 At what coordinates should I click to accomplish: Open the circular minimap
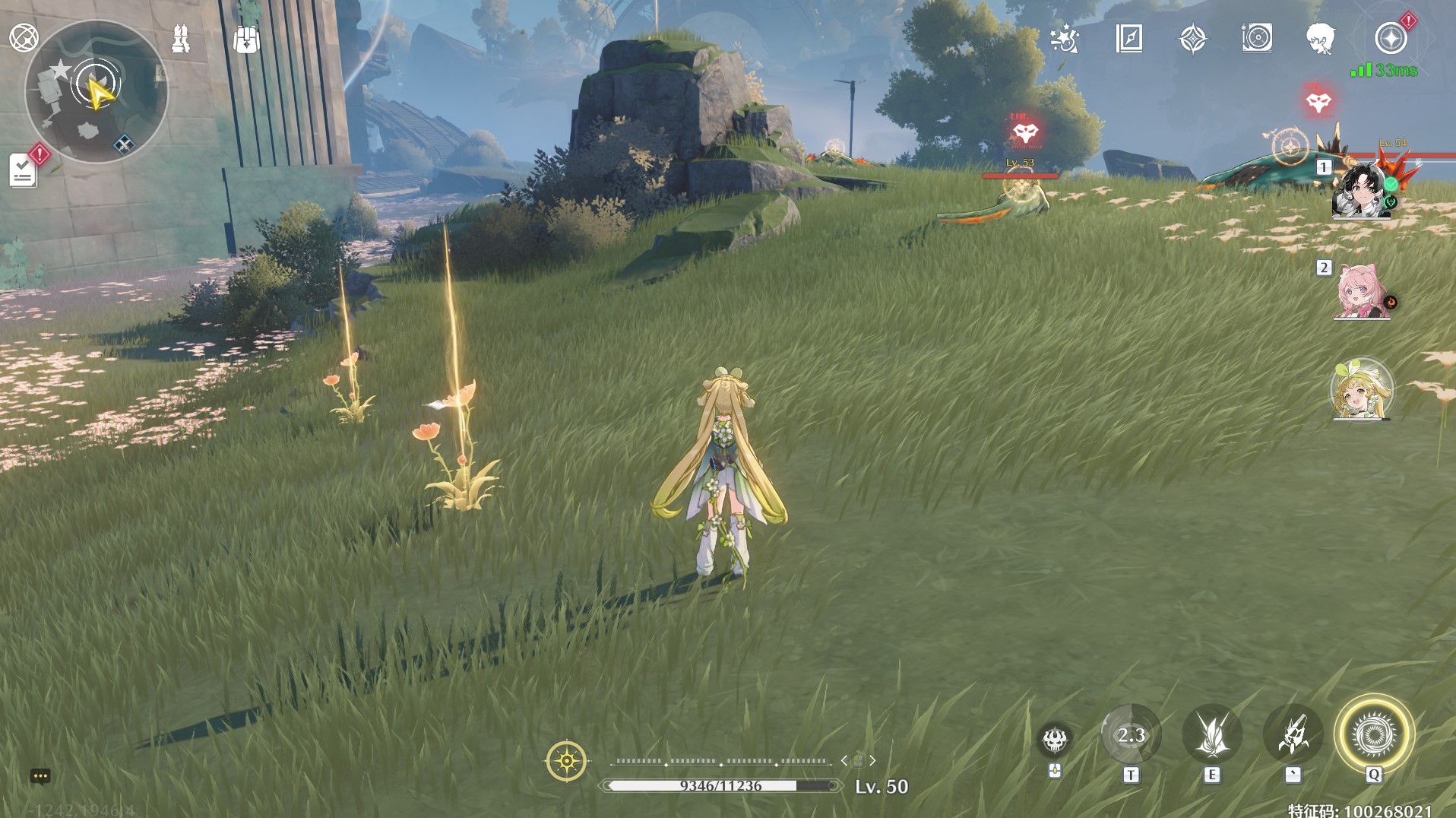(x=97, y=91)
